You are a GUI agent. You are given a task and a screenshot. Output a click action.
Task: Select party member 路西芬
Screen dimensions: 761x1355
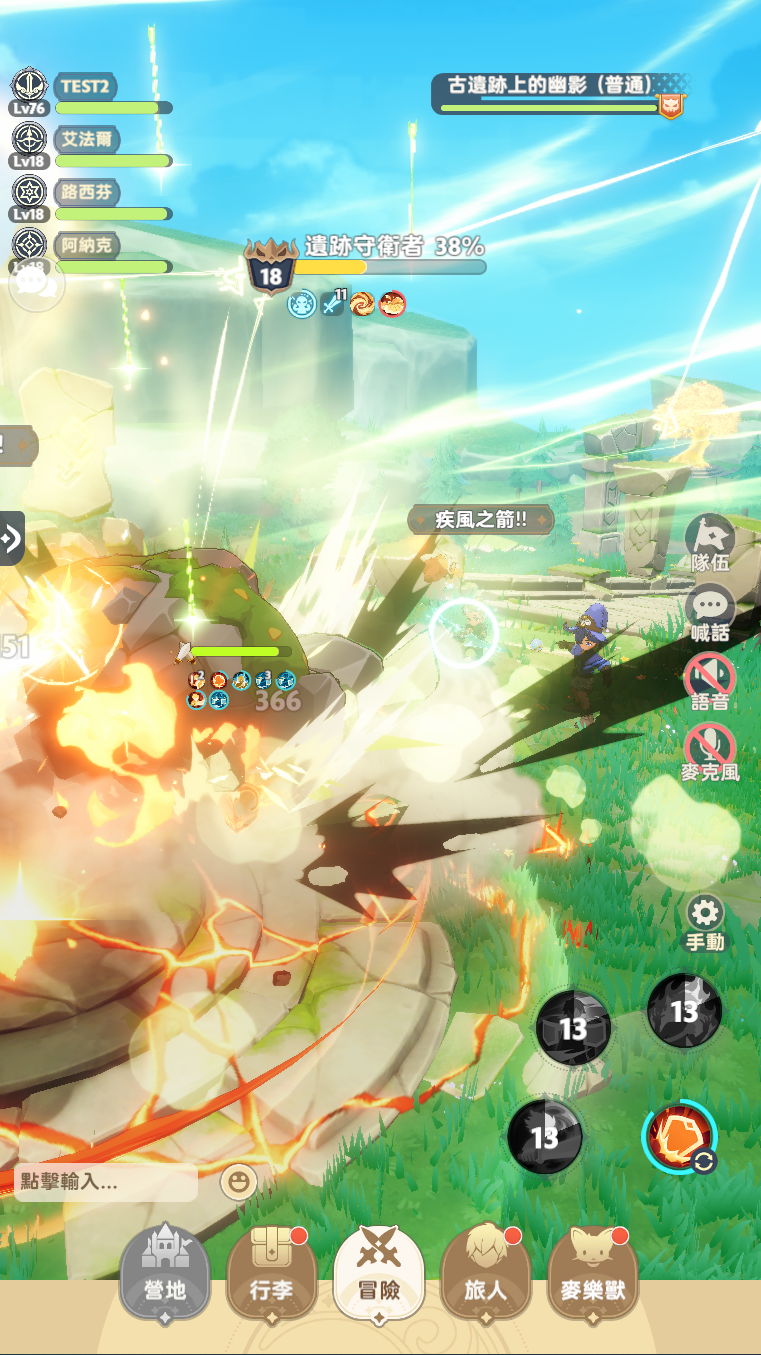click(x=90, y=198)
